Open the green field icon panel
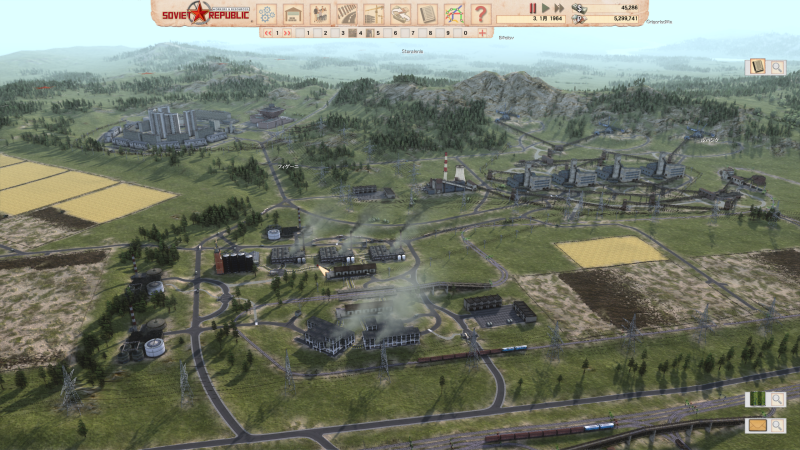This screenshot has width=800, height=450. coord(757,399)
